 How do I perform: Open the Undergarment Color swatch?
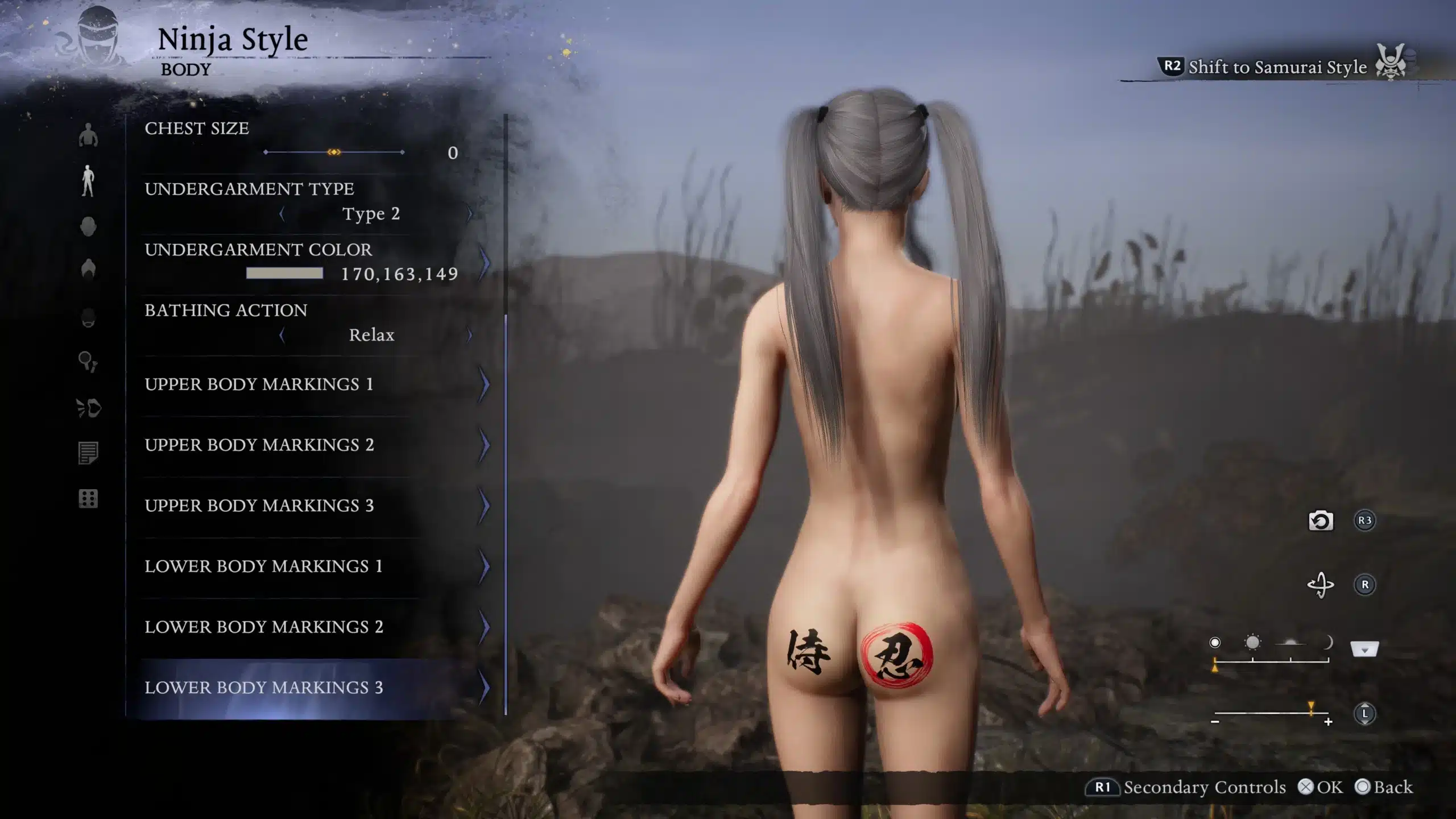click(284, 274)
